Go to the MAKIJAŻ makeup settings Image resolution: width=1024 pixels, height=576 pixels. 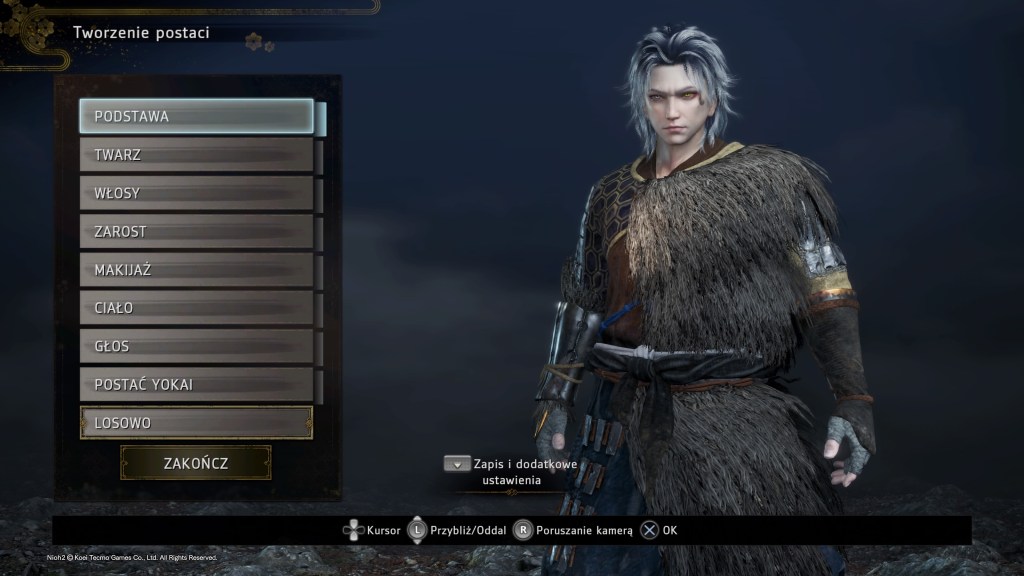(x=197, y=270)
